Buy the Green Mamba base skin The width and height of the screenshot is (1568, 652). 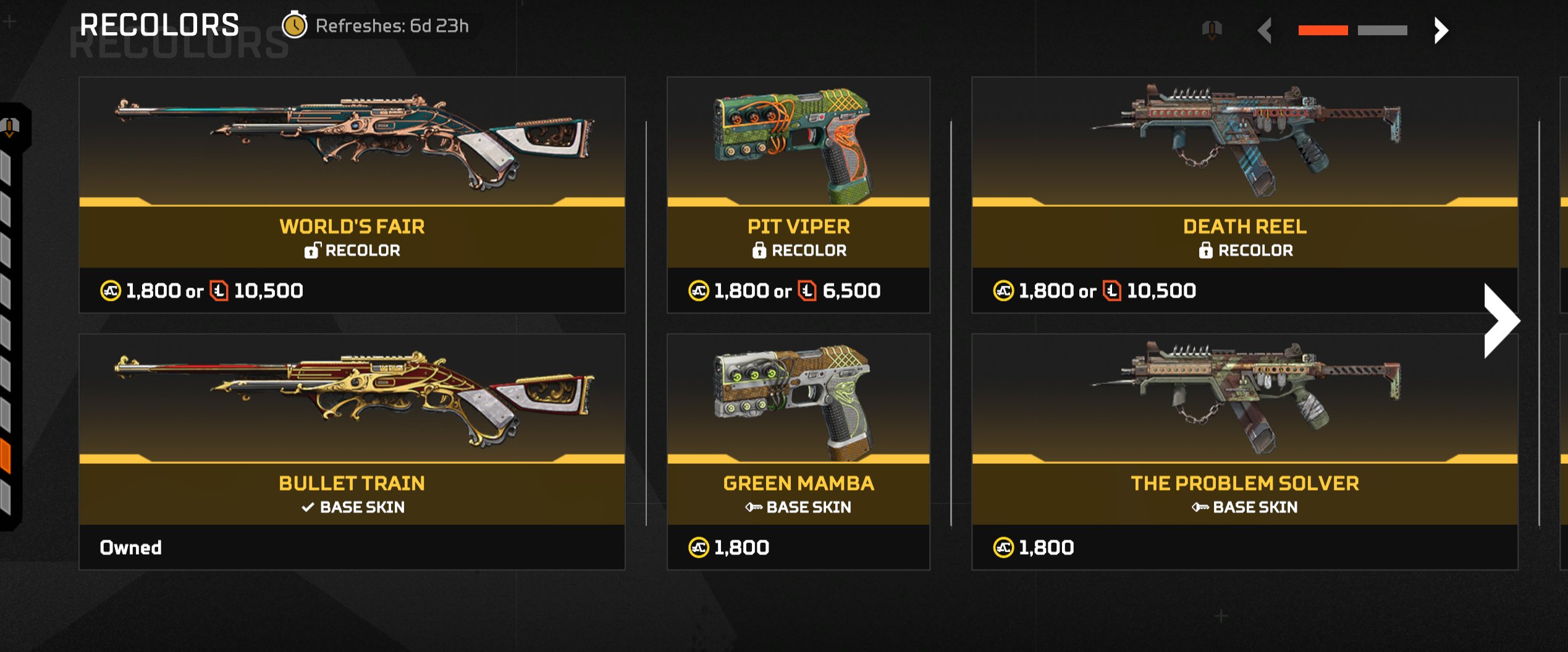click(x=798, y=451)
